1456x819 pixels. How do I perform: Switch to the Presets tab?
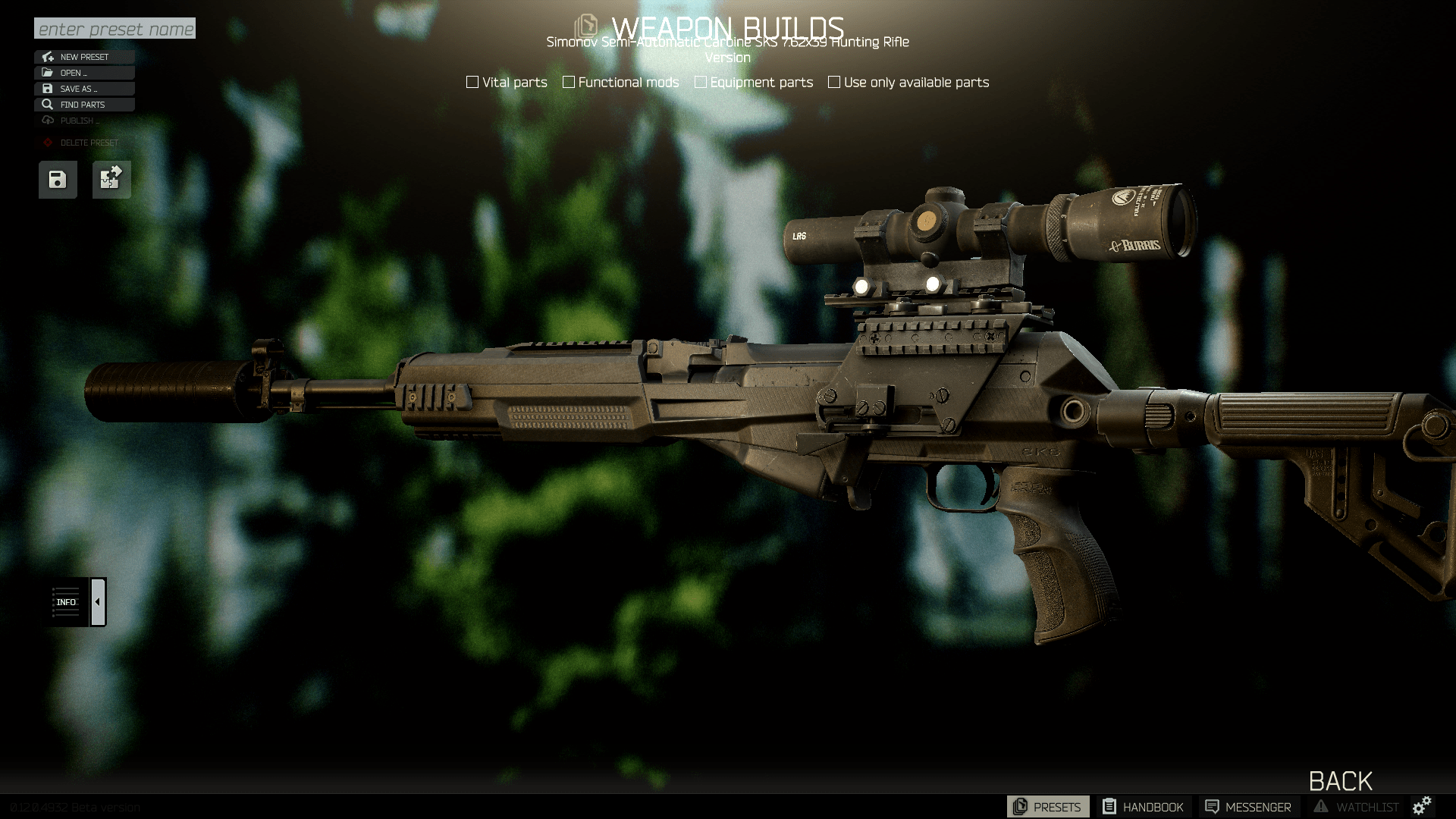[1047, 807]
